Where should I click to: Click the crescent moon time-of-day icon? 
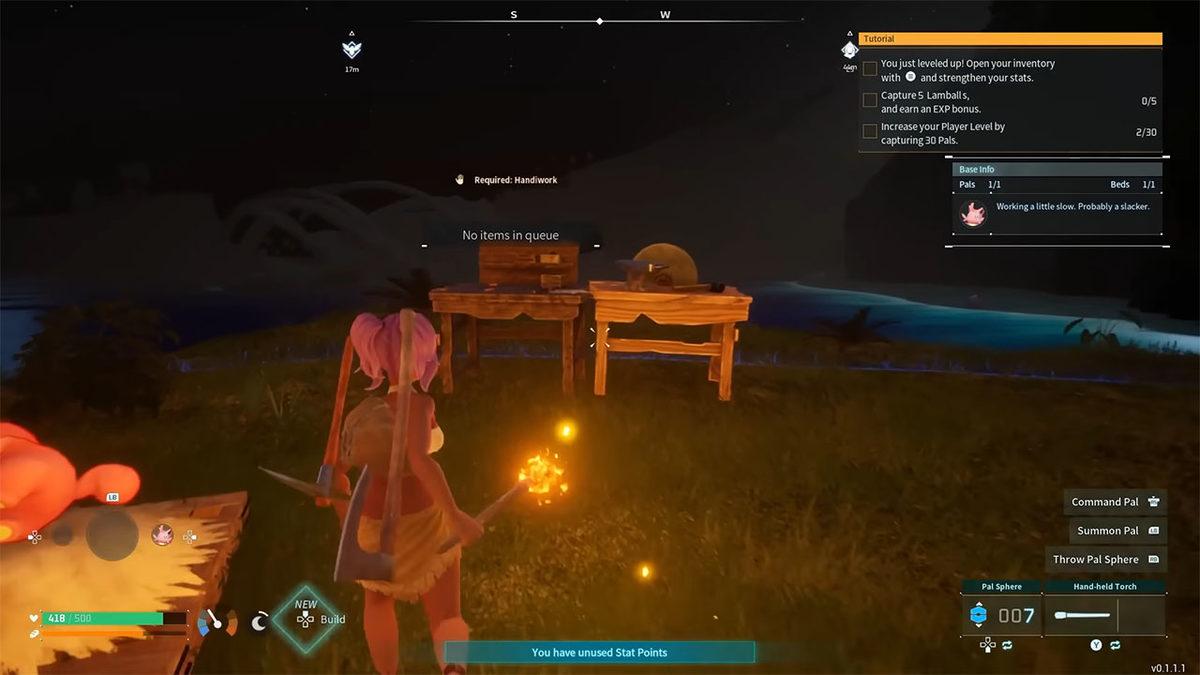[259, 622]
